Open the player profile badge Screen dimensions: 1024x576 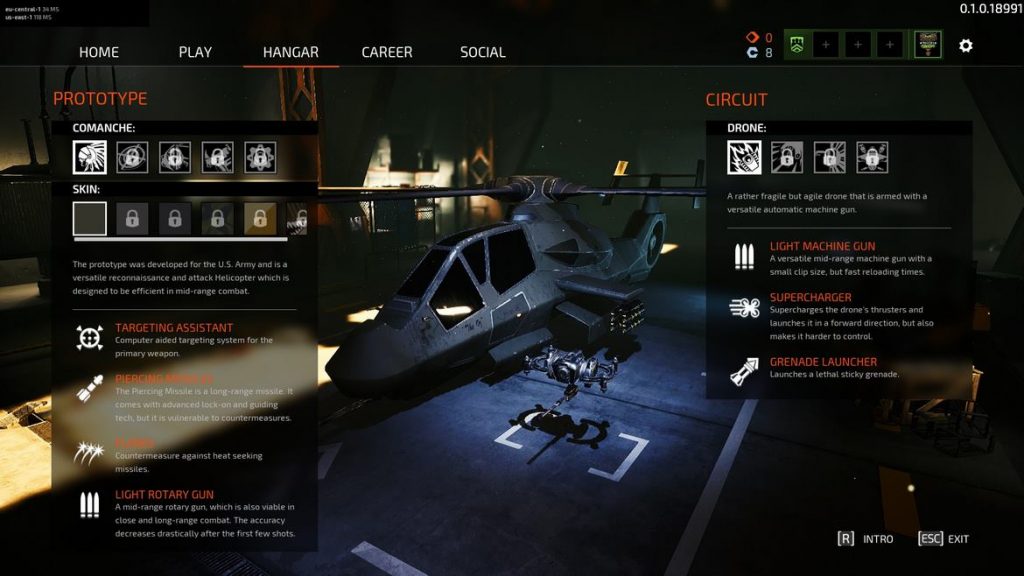click(927, 45)
